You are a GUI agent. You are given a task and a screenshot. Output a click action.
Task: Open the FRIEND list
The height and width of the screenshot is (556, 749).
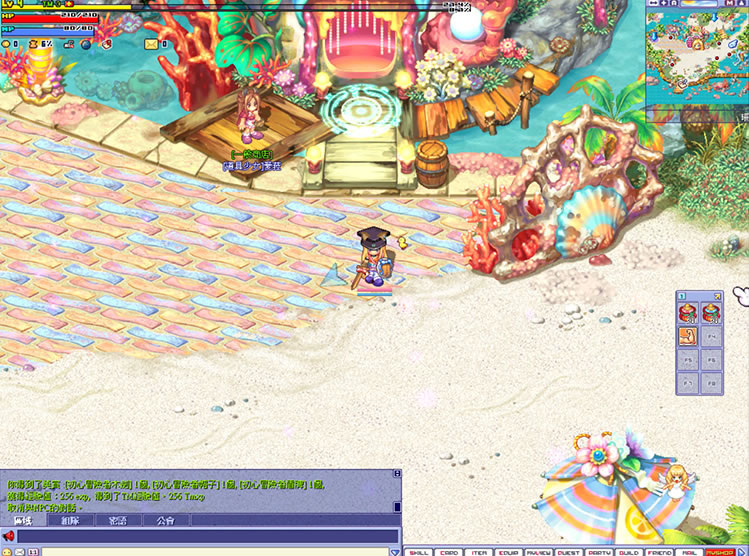click(659, 551)
